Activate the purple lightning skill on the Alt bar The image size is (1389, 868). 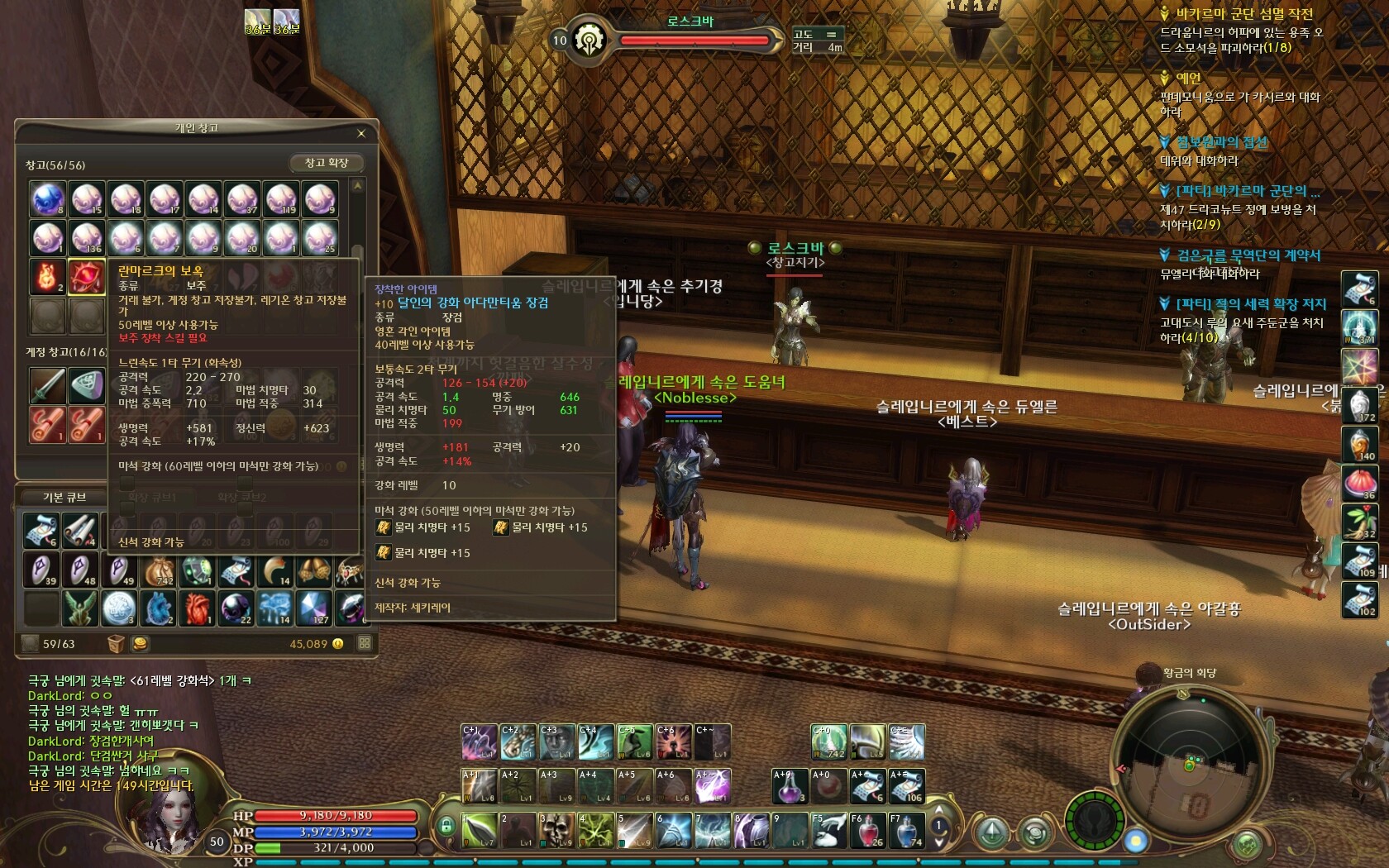click(x=712, y=785)
